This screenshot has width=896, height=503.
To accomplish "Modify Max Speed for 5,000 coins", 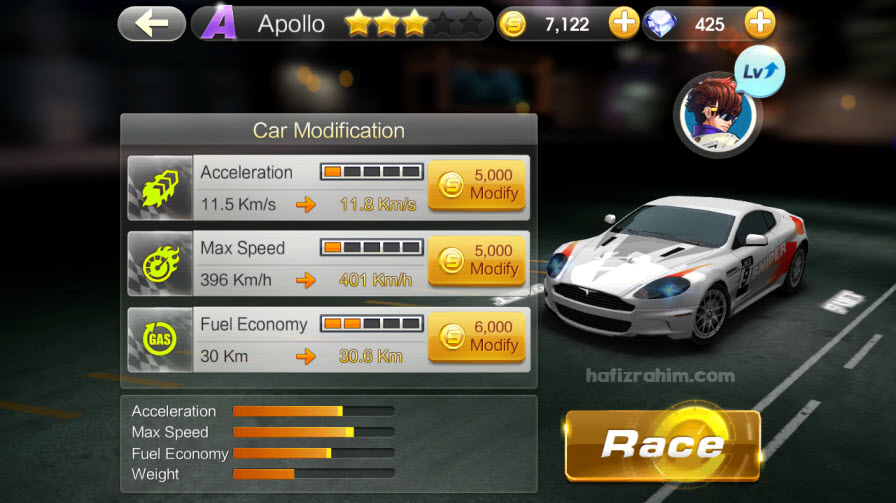I will [478, 260].
